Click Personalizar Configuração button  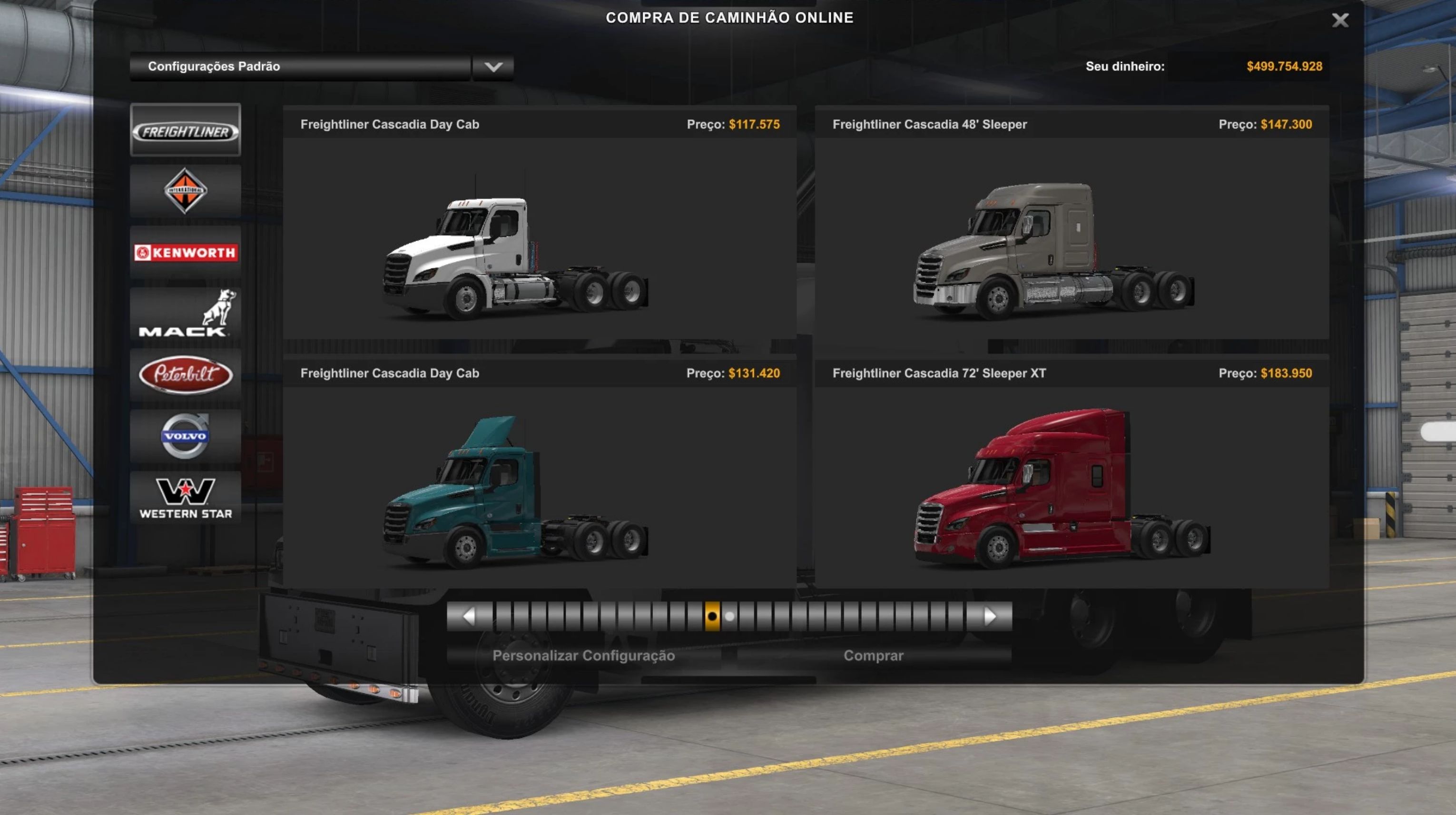pos(583,656)
